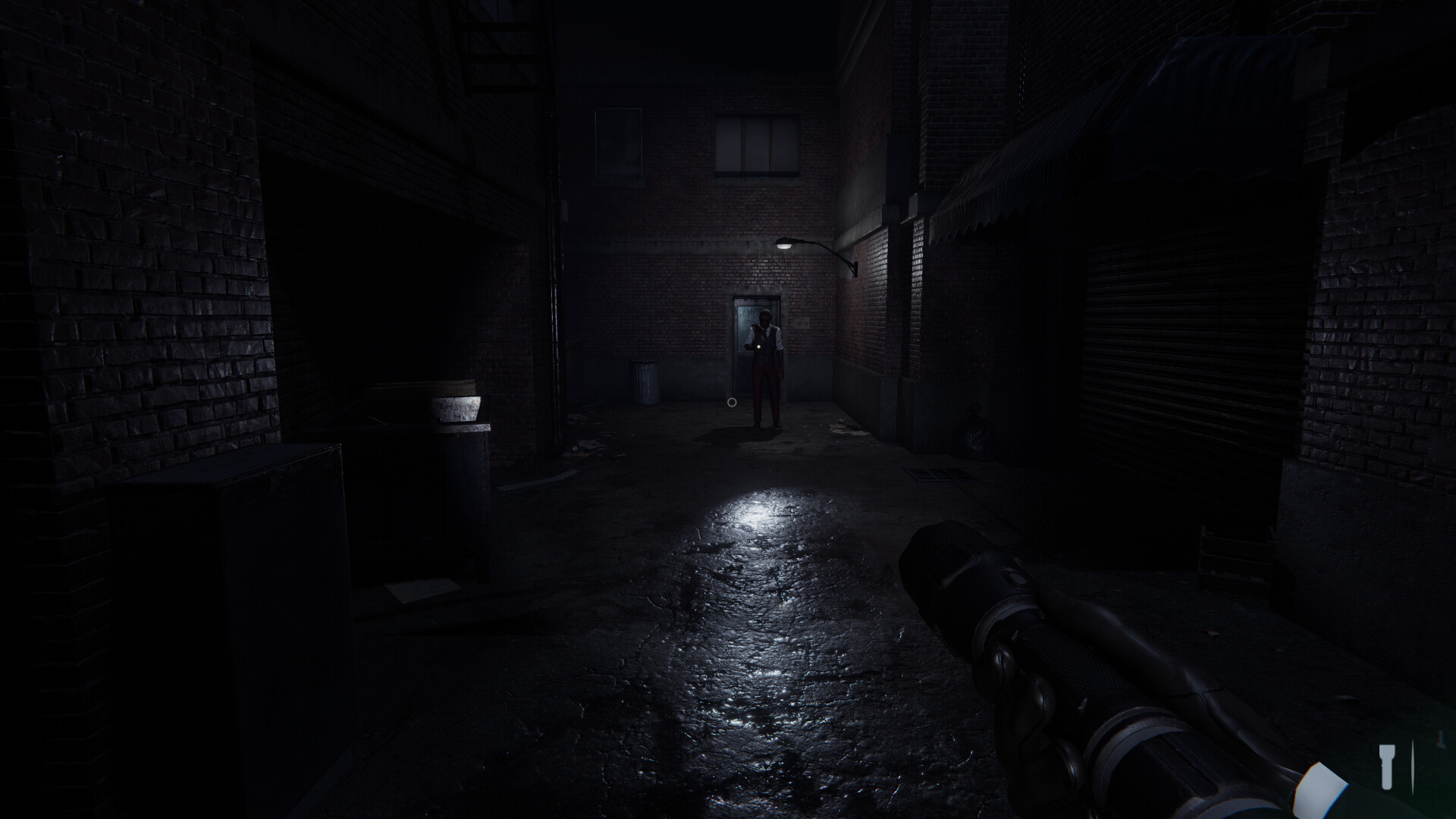
Task: Select the flashlight inventory icon
Action: click(x=1387, y=767)
